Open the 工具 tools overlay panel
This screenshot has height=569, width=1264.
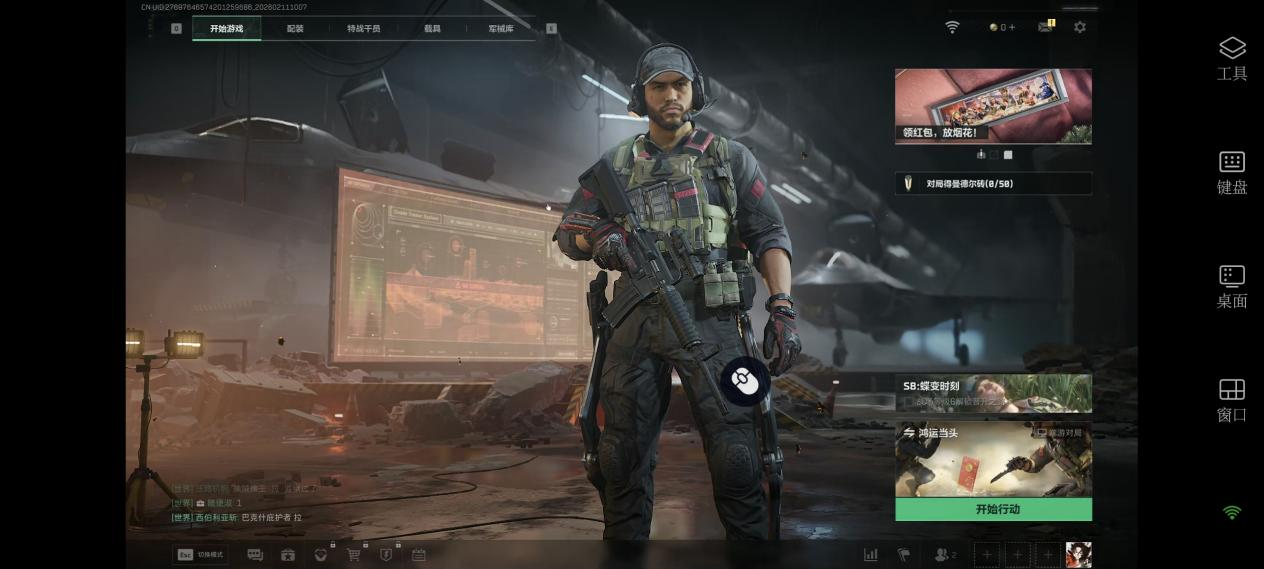click(1232, 58)
